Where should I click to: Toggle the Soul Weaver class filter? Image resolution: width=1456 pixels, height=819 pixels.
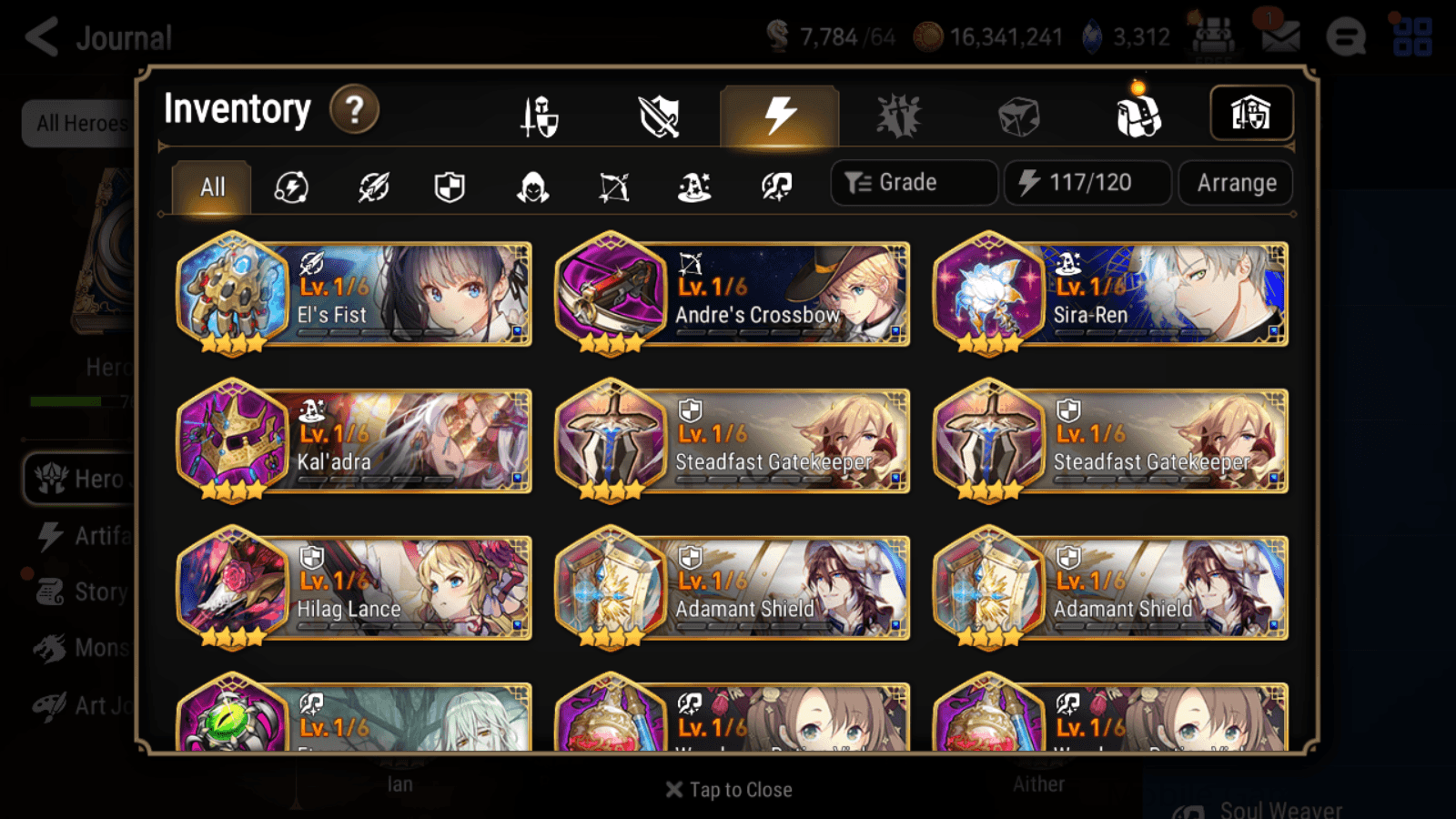tap(775, 187)
